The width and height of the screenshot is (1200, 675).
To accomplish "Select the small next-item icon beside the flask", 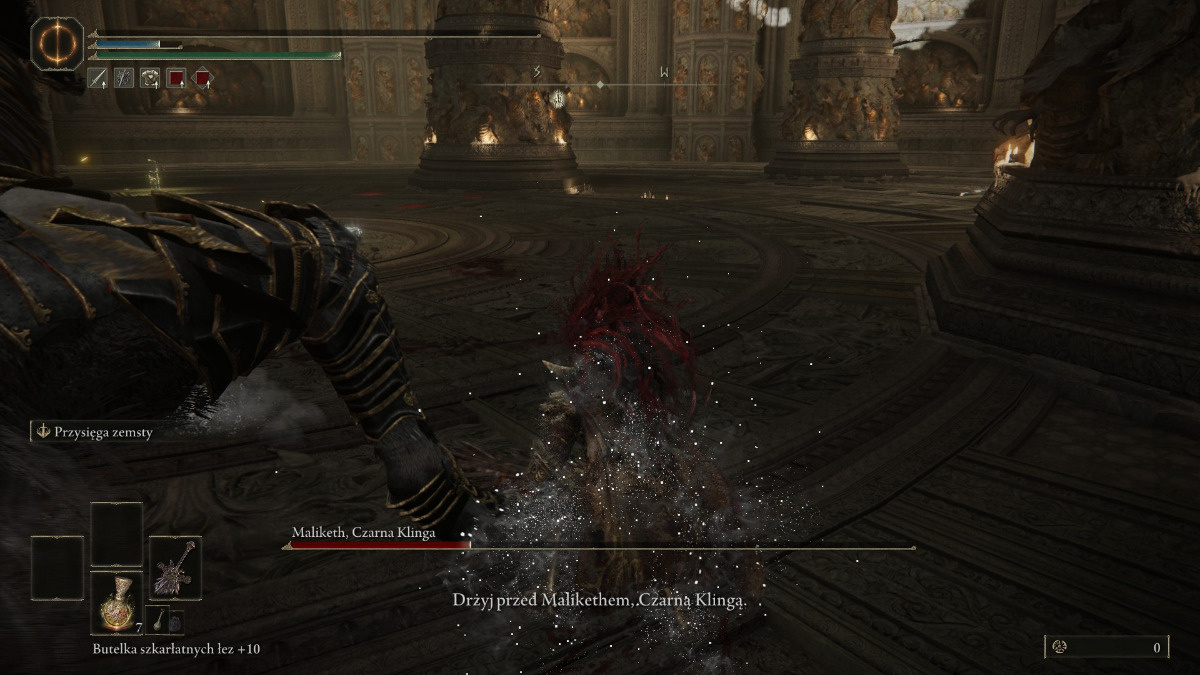I will [x=158, y=621].
